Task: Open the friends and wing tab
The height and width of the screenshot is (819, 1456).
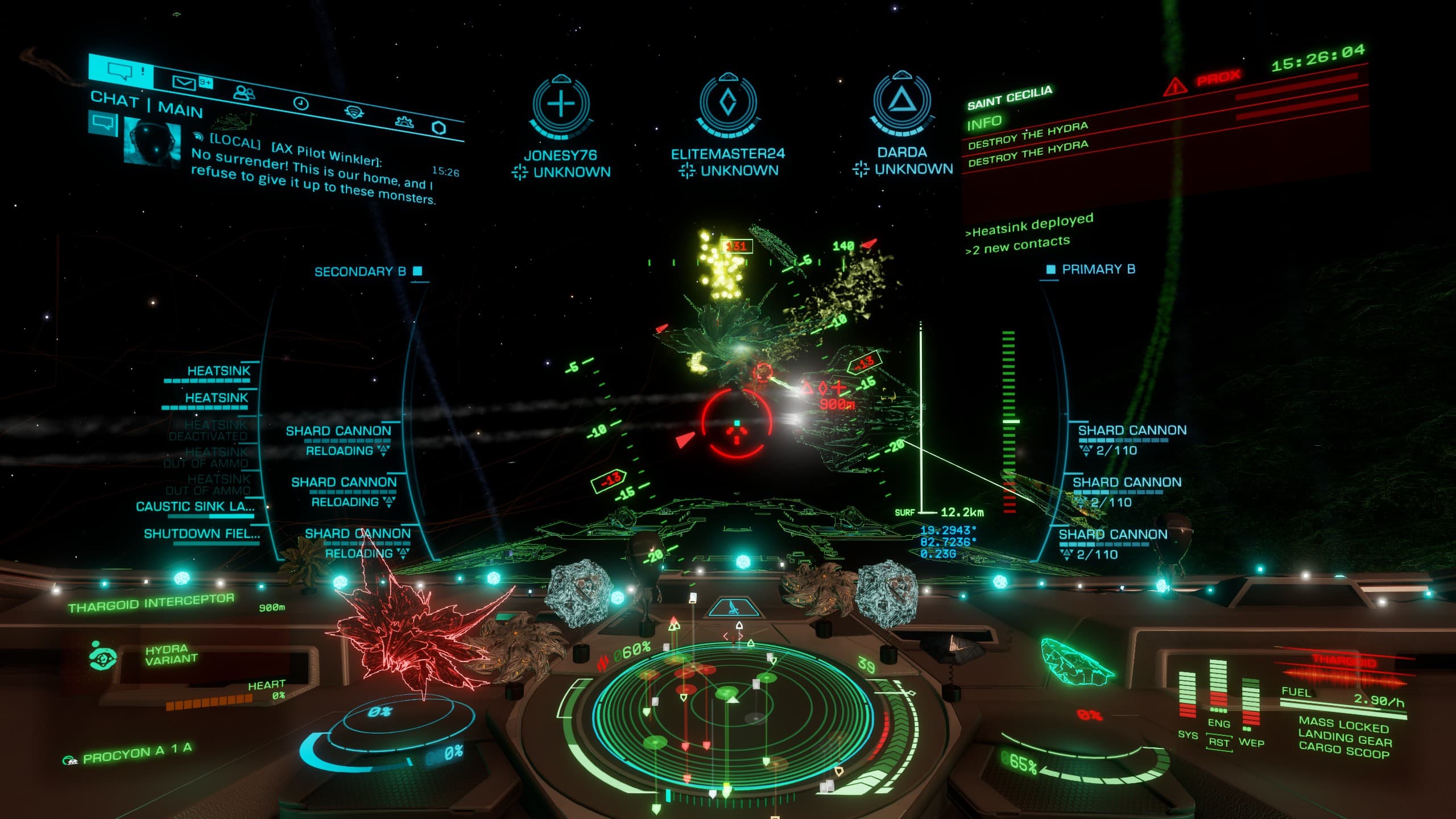Action: tap(245, 93)
